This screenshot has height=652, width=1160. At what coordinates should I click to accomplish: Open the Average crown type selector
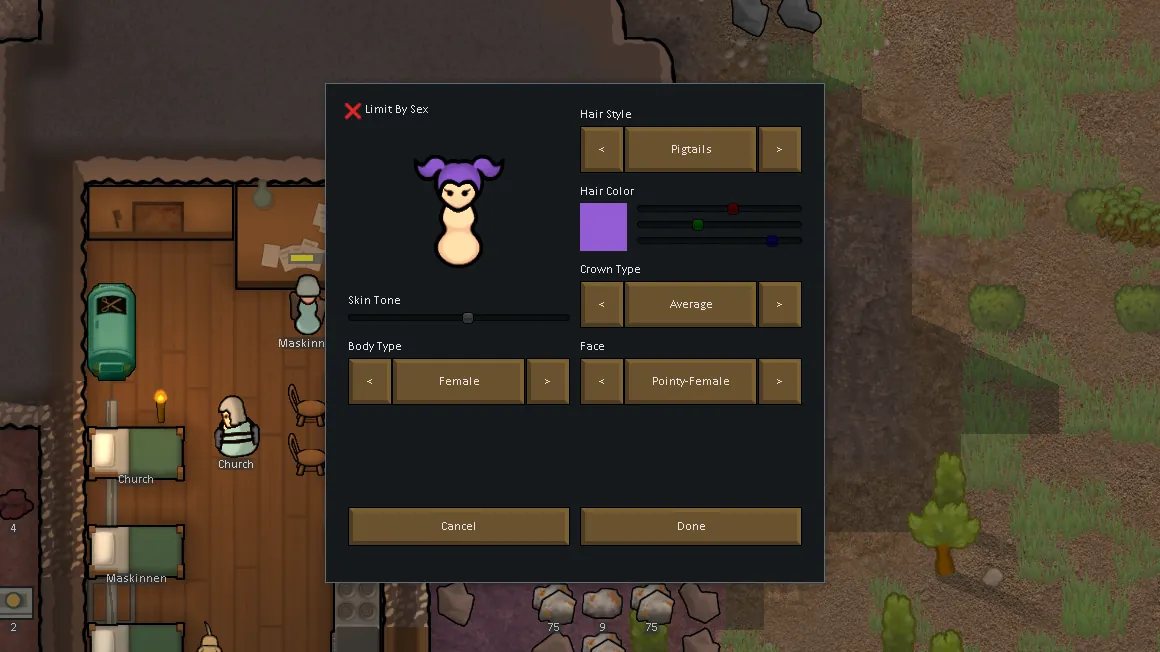point(691,305)
